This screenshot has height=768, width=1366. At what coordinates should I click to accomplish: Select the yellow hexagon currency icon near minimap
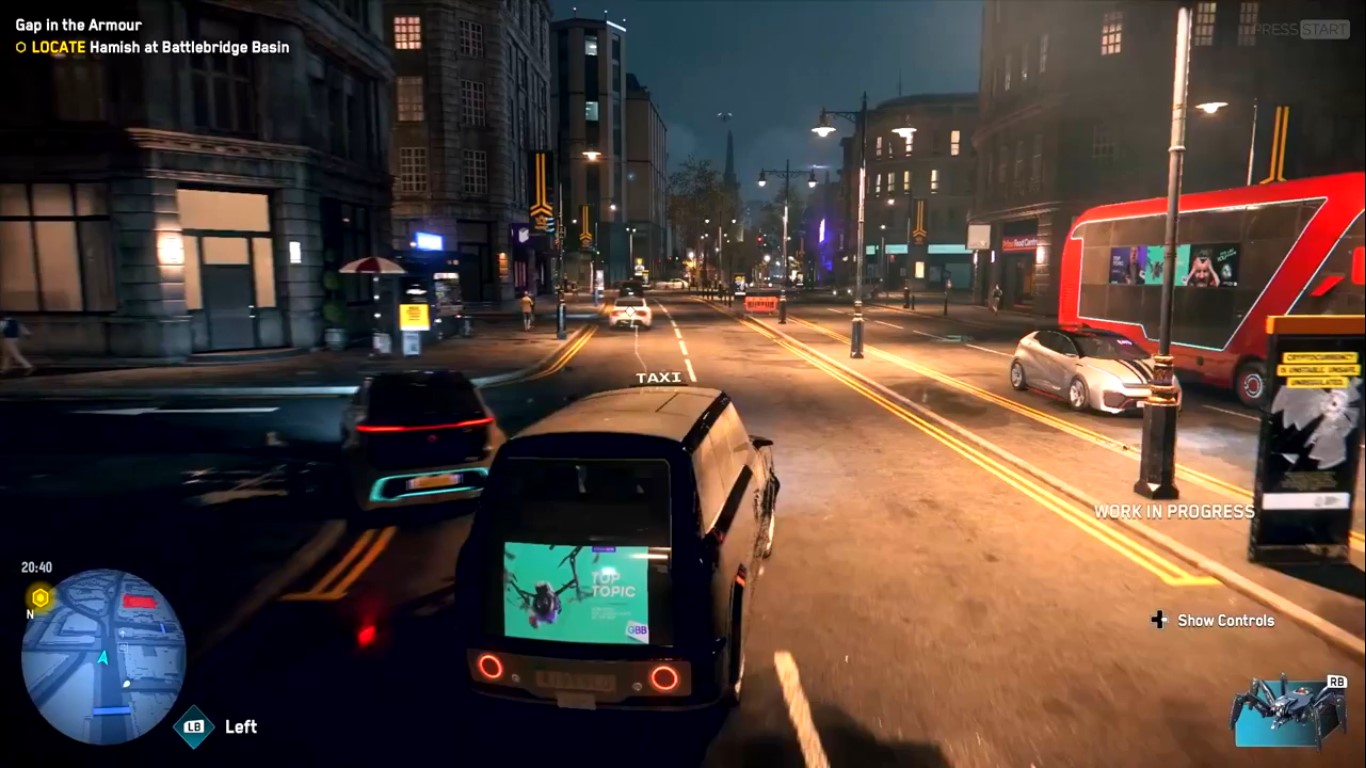39,596
